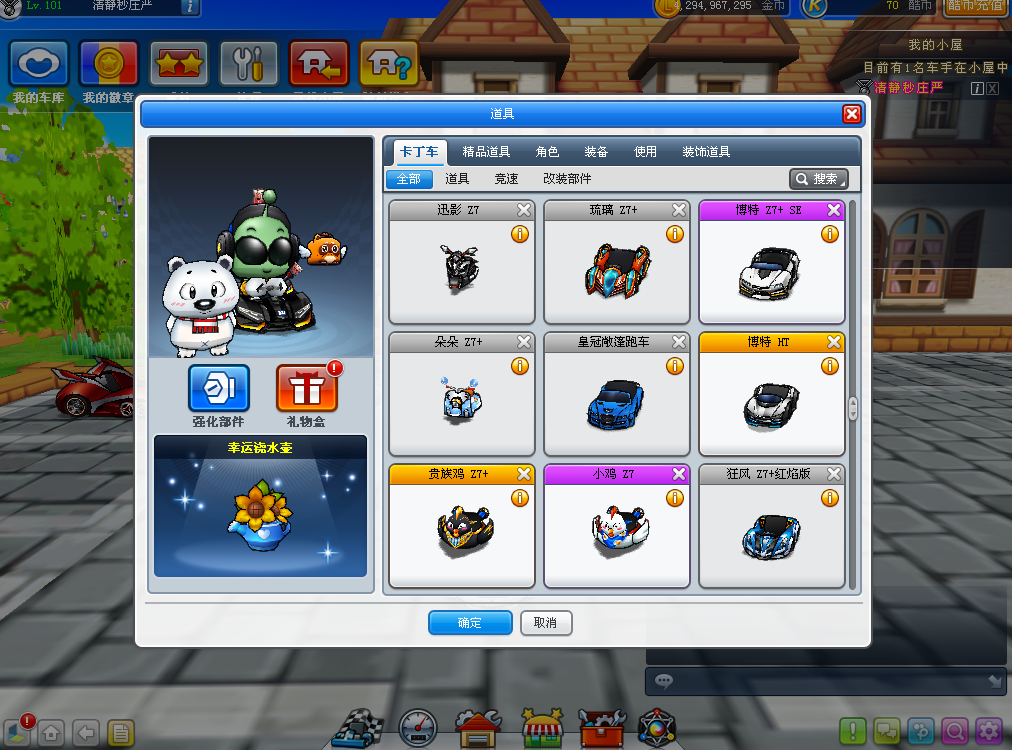
Task: Choose the 琉璃 Z7+ kart
Action: point(616,267)
